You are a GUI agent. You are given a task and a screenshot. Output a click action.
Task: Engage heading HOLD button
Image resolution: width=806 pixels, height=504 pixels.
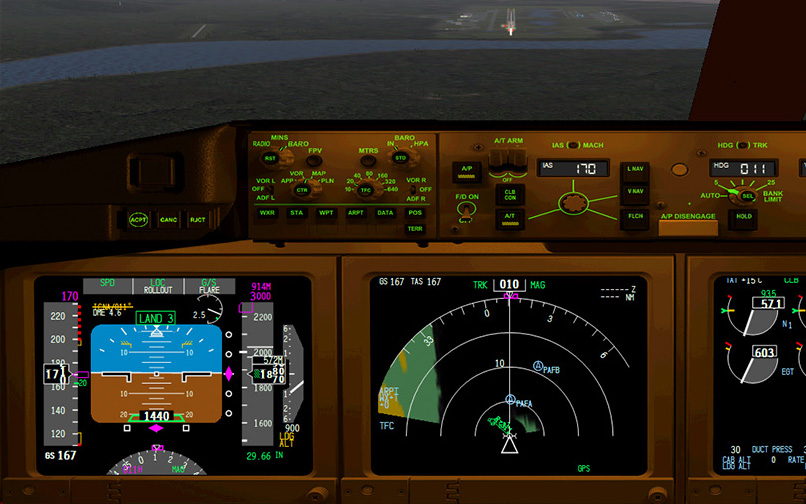(743, 216)
